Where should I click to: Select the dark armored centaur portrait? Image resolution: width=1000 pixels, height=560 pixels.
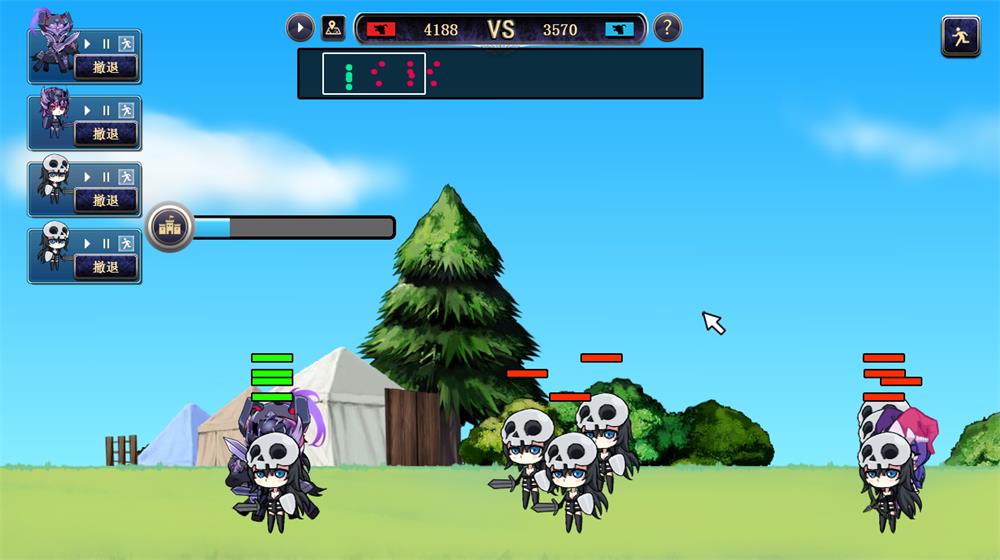click(x=52, y=45)
